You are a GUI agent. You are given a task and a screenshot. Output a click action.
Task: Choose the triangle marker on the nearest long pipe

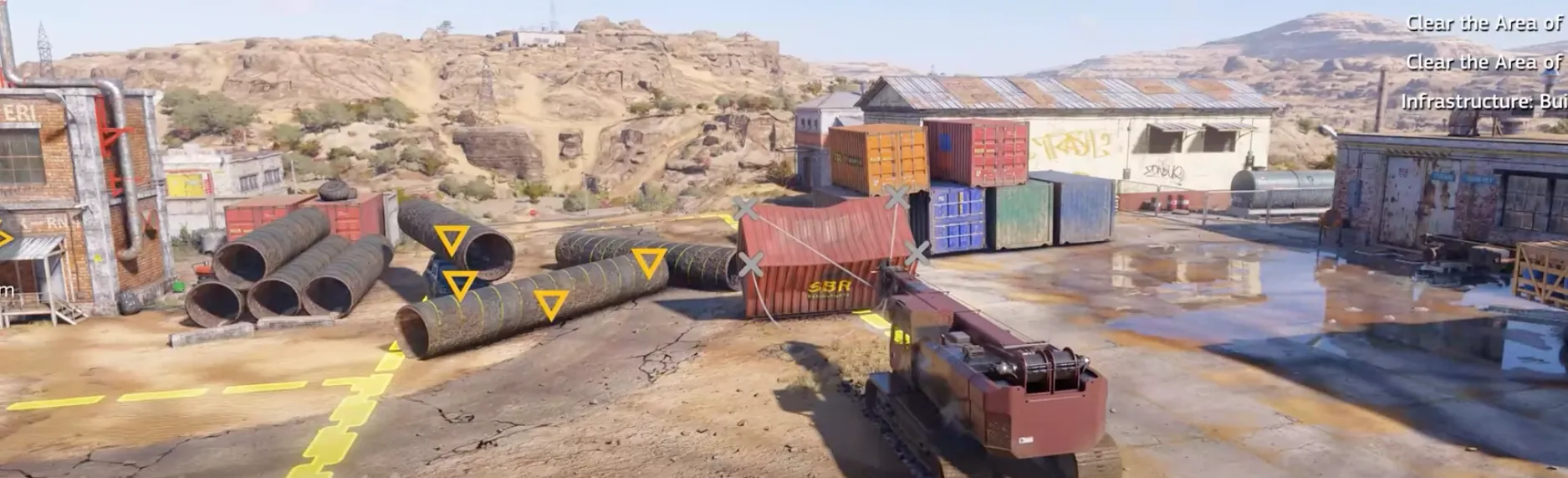click(550, 304)
